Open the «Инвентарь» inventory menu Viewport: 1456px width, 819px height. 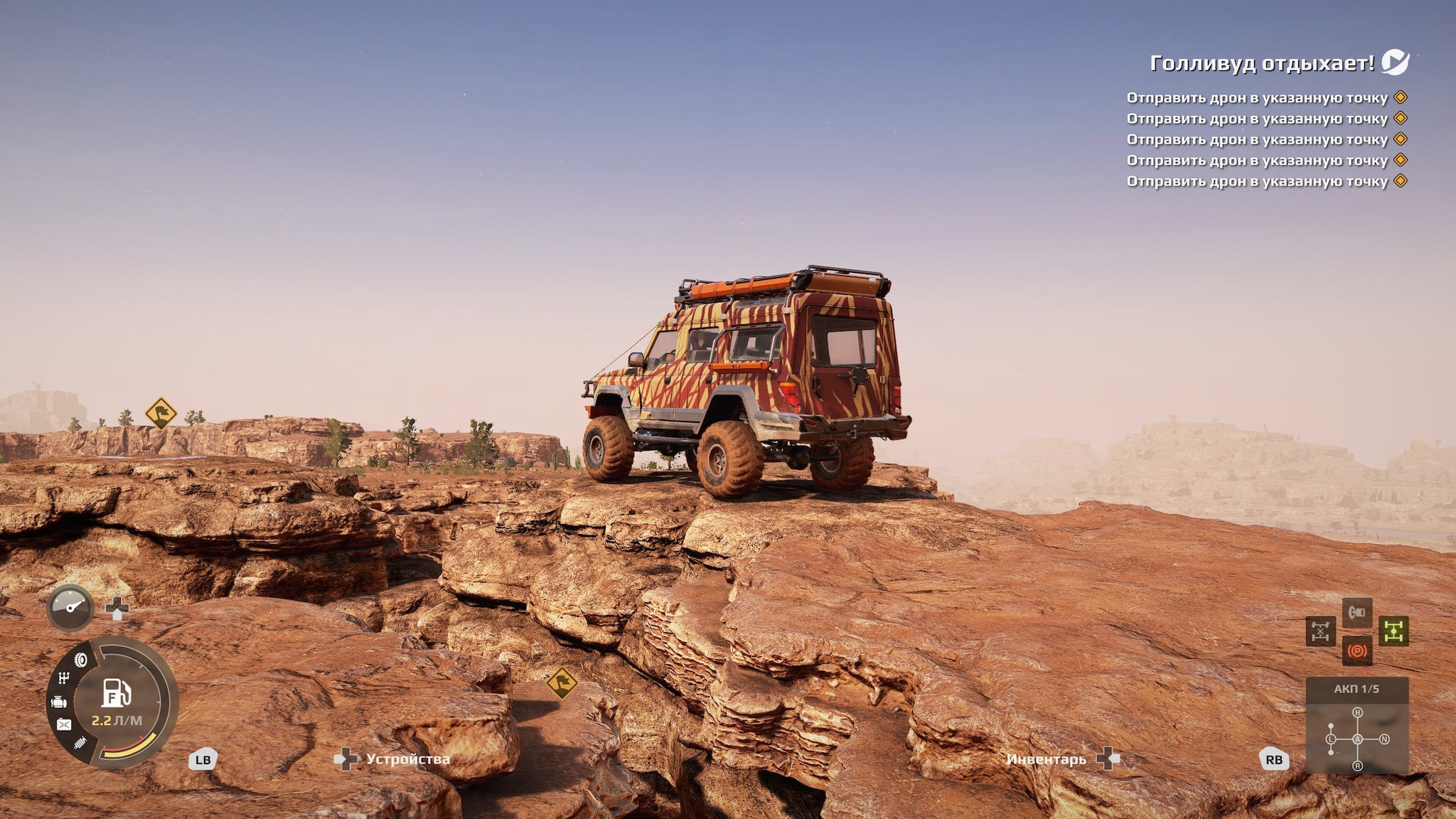[x=1046, y=759]
